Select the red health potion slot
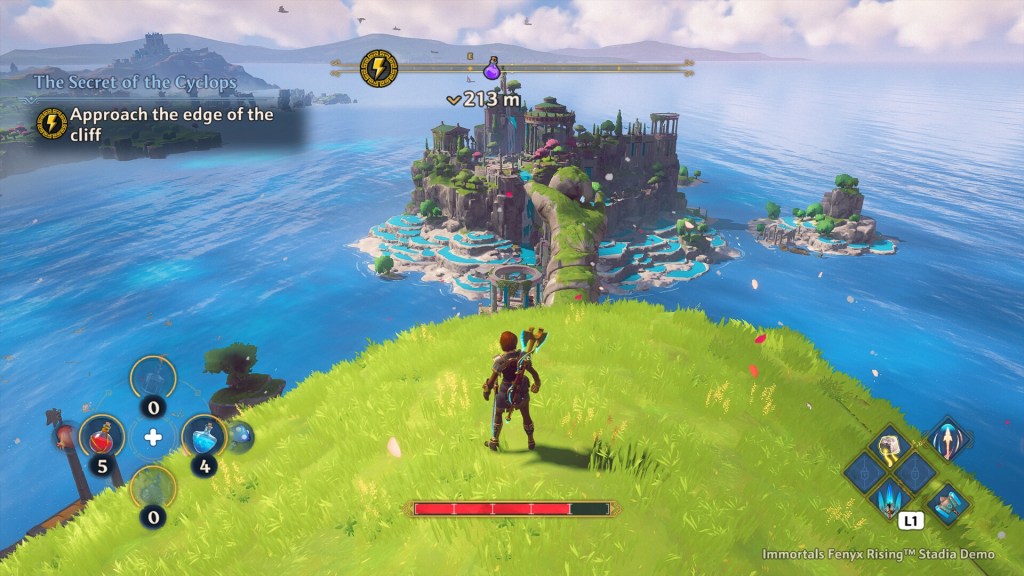1024x576 pixels. [102, 436]
